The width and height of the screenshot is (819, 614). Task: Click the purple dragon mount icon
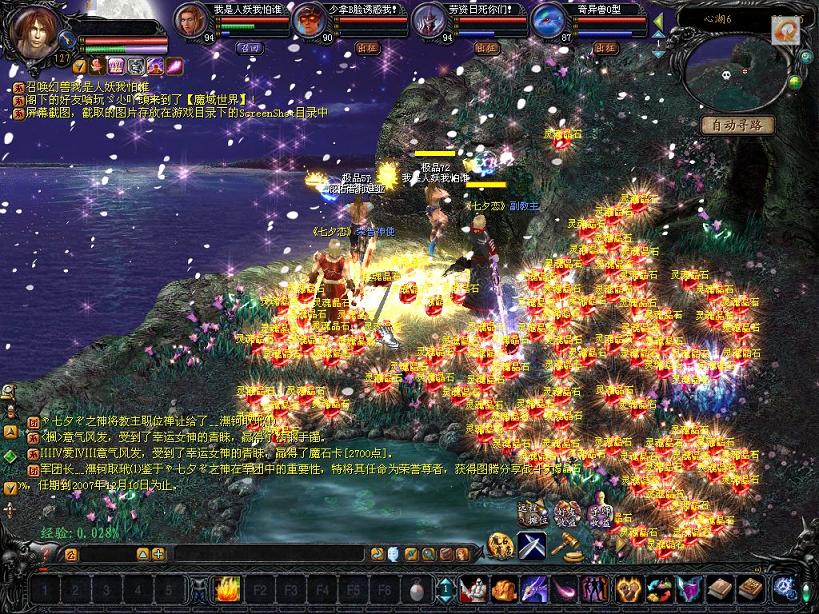tap(533, 589)
